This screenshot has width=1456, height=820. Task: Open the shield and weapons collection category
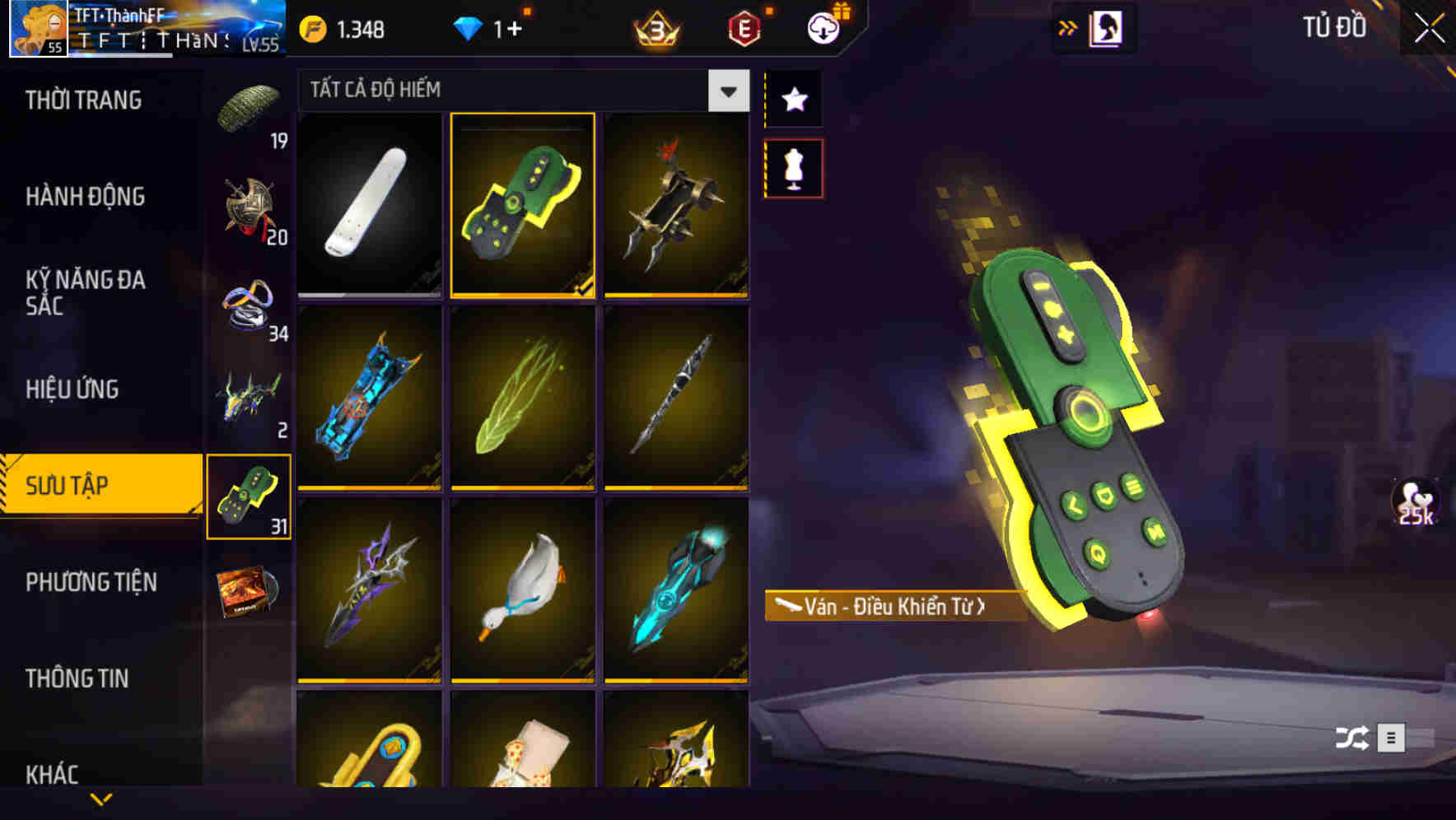click(x=247, y=206)
